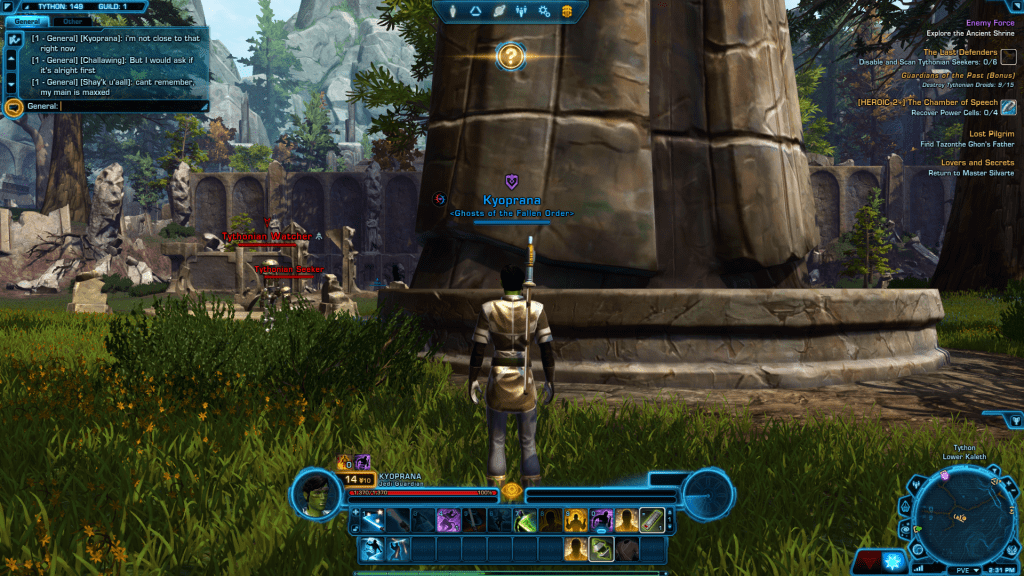Open the gears settings menu in top bar
Image resolution: width=1024 pixels, height=576 pixels.
pyautogui.click(x=544, y=11)
